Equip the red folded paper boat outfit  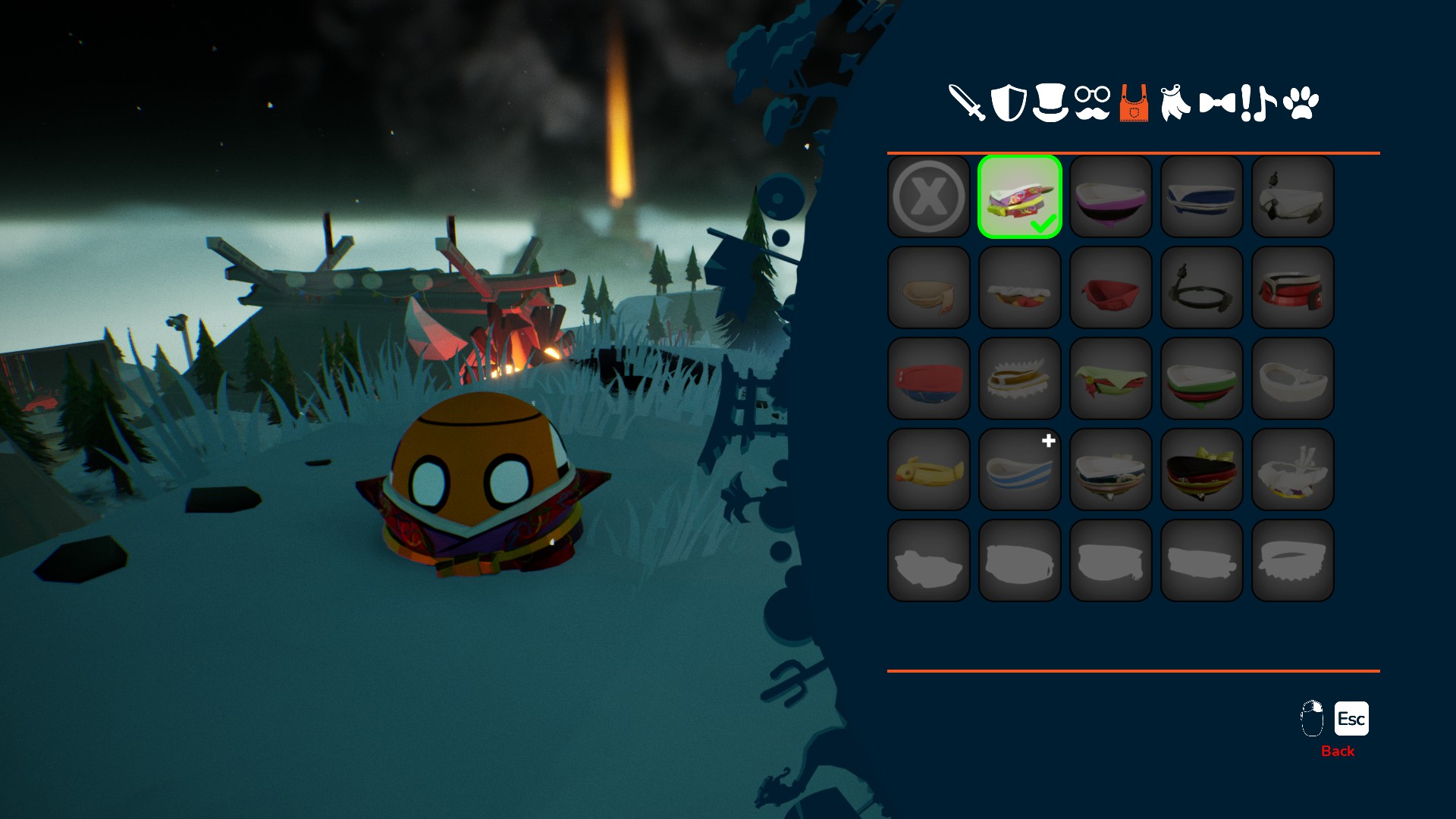[1111, 288]
